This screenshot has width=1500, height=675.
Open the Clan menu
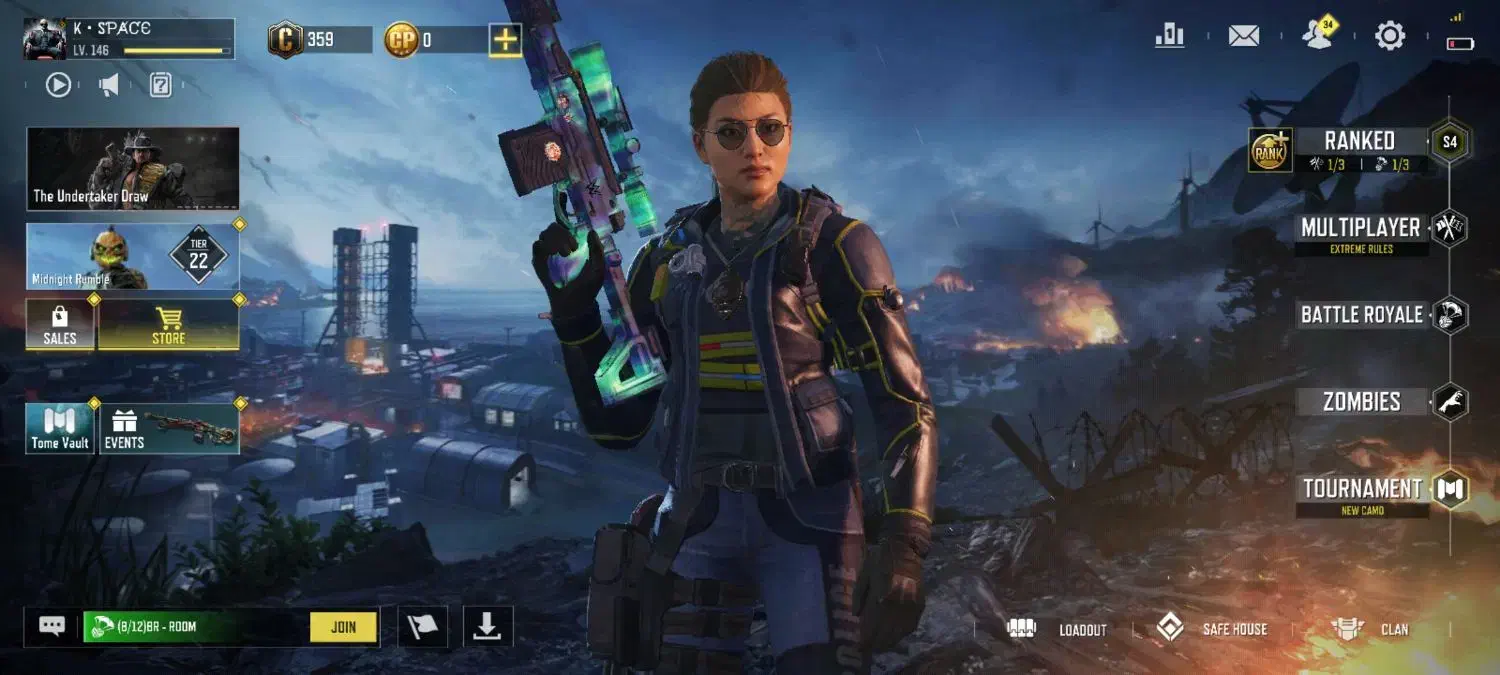[x=1370, y=629]
